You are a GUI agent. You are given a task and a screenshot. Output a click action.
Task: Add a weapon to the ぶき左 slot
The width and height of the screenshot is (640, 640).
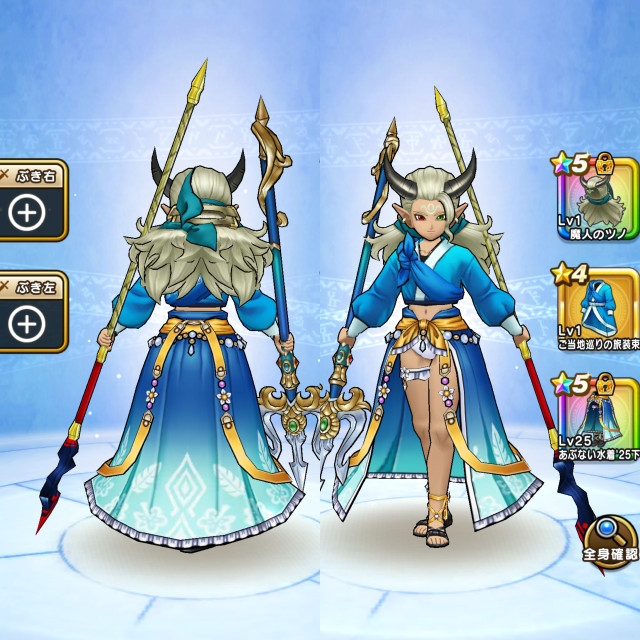(x=28, y=322)
